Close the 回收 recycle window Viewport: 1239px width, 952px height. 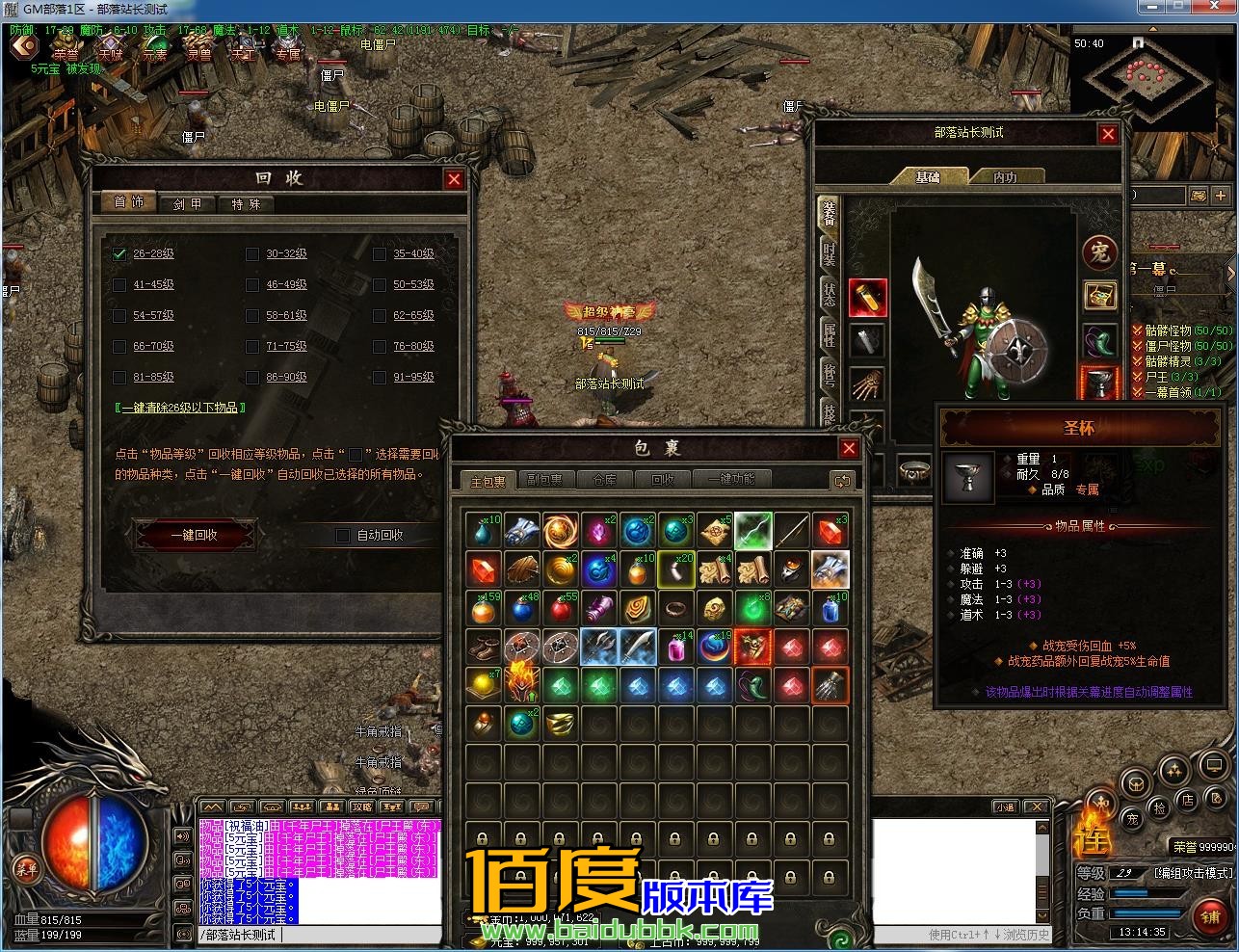454,179
